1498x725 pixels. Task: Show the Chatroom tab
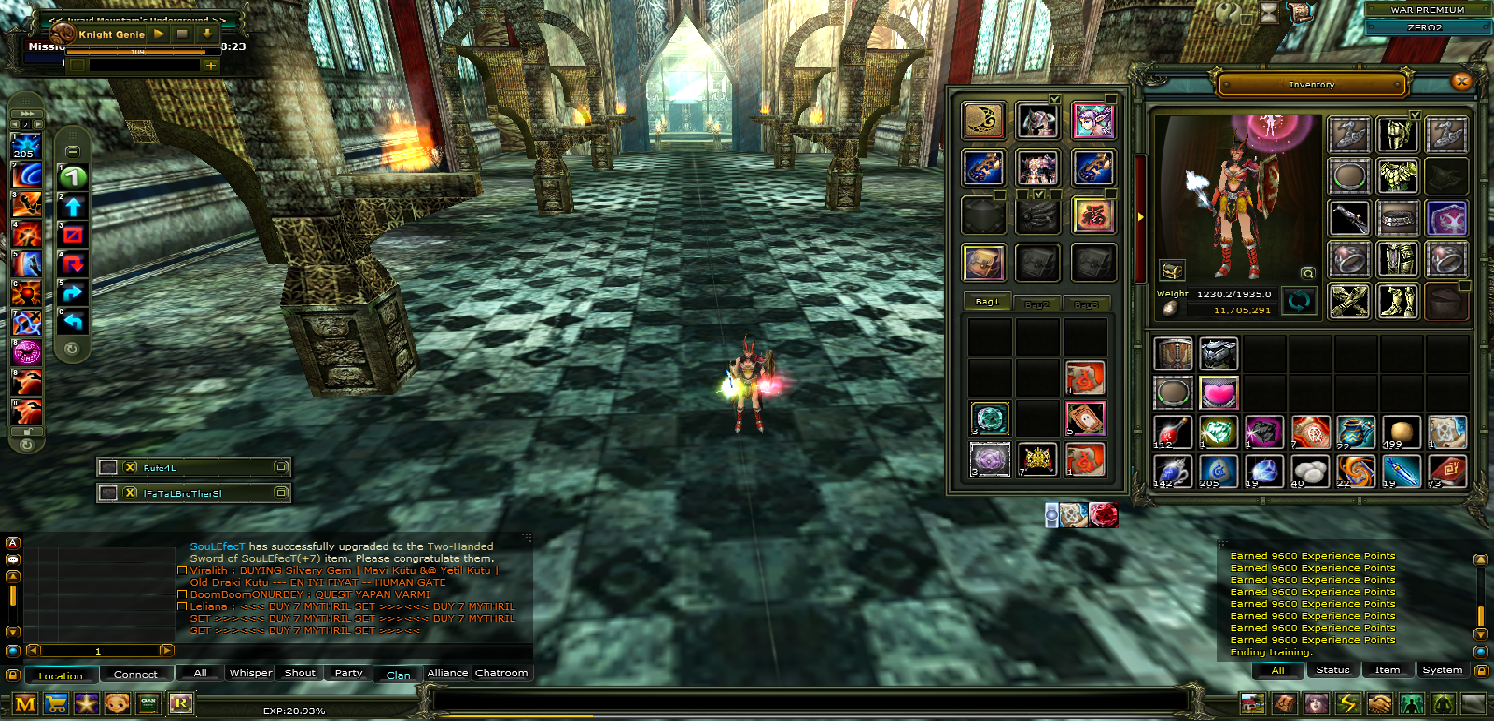tap(502, 673)
